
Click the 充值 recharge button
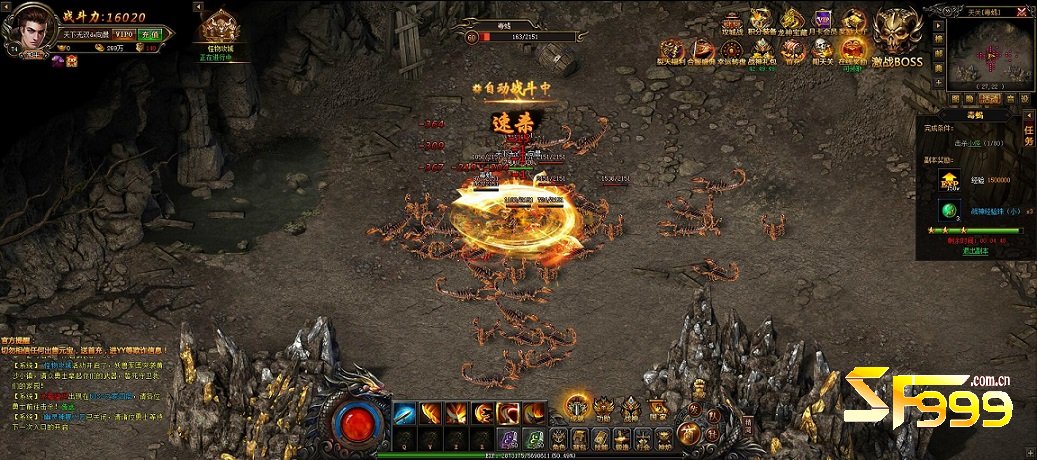[151, 33]
